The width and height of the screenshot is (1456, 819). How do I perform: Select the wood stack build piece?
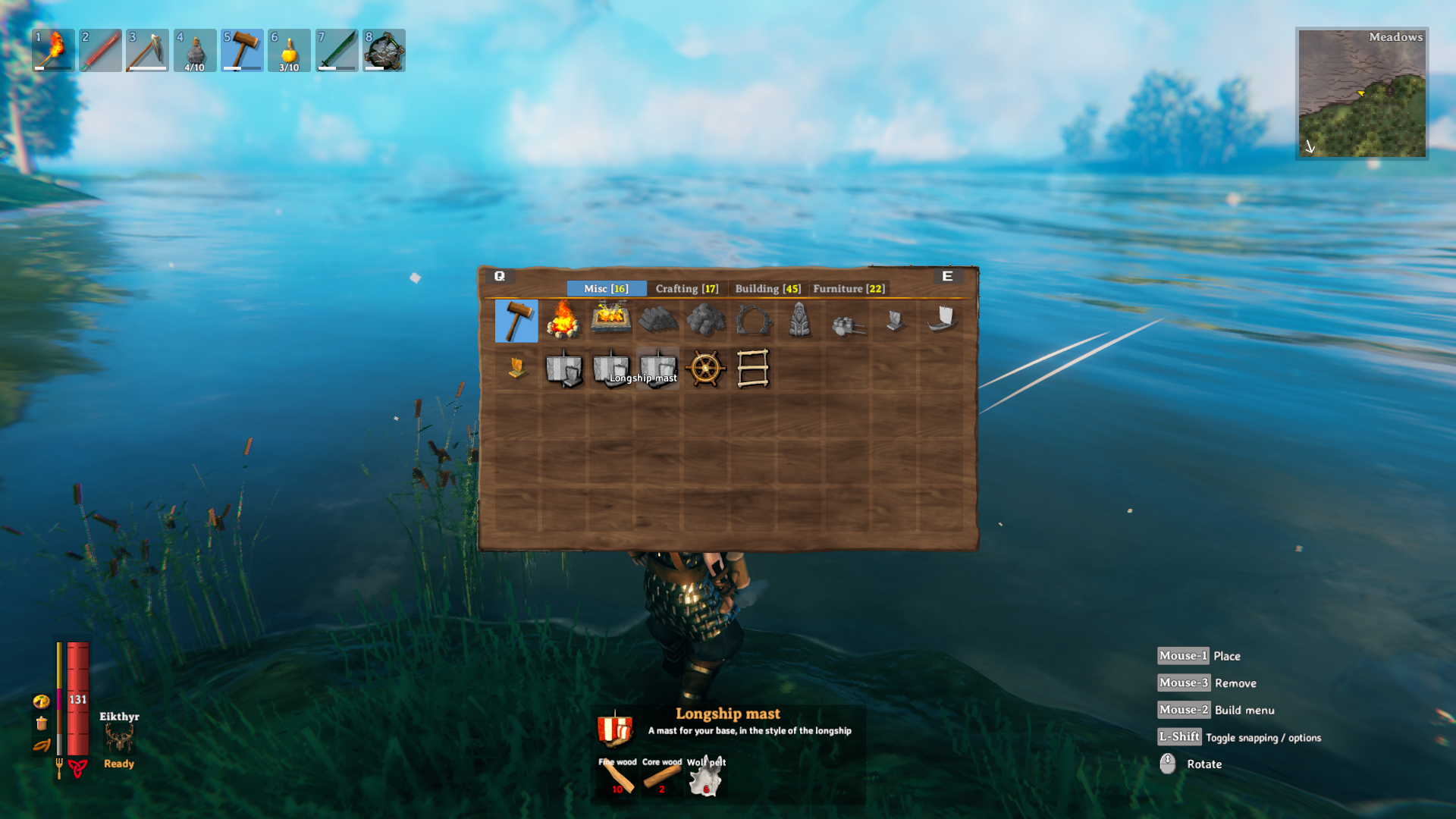tap(657, 321)
